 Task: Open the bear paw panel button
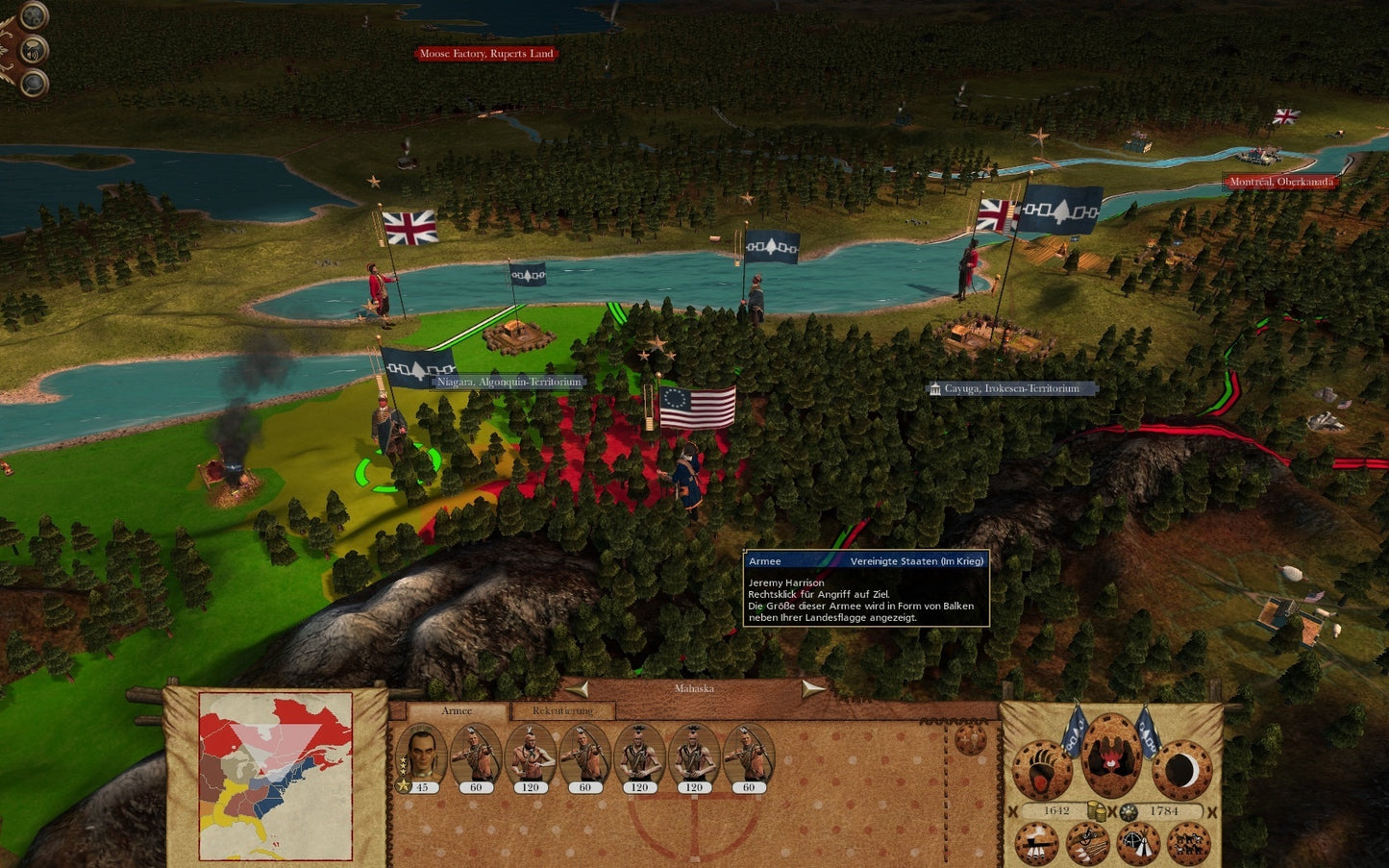click(x=1043, y=770)
